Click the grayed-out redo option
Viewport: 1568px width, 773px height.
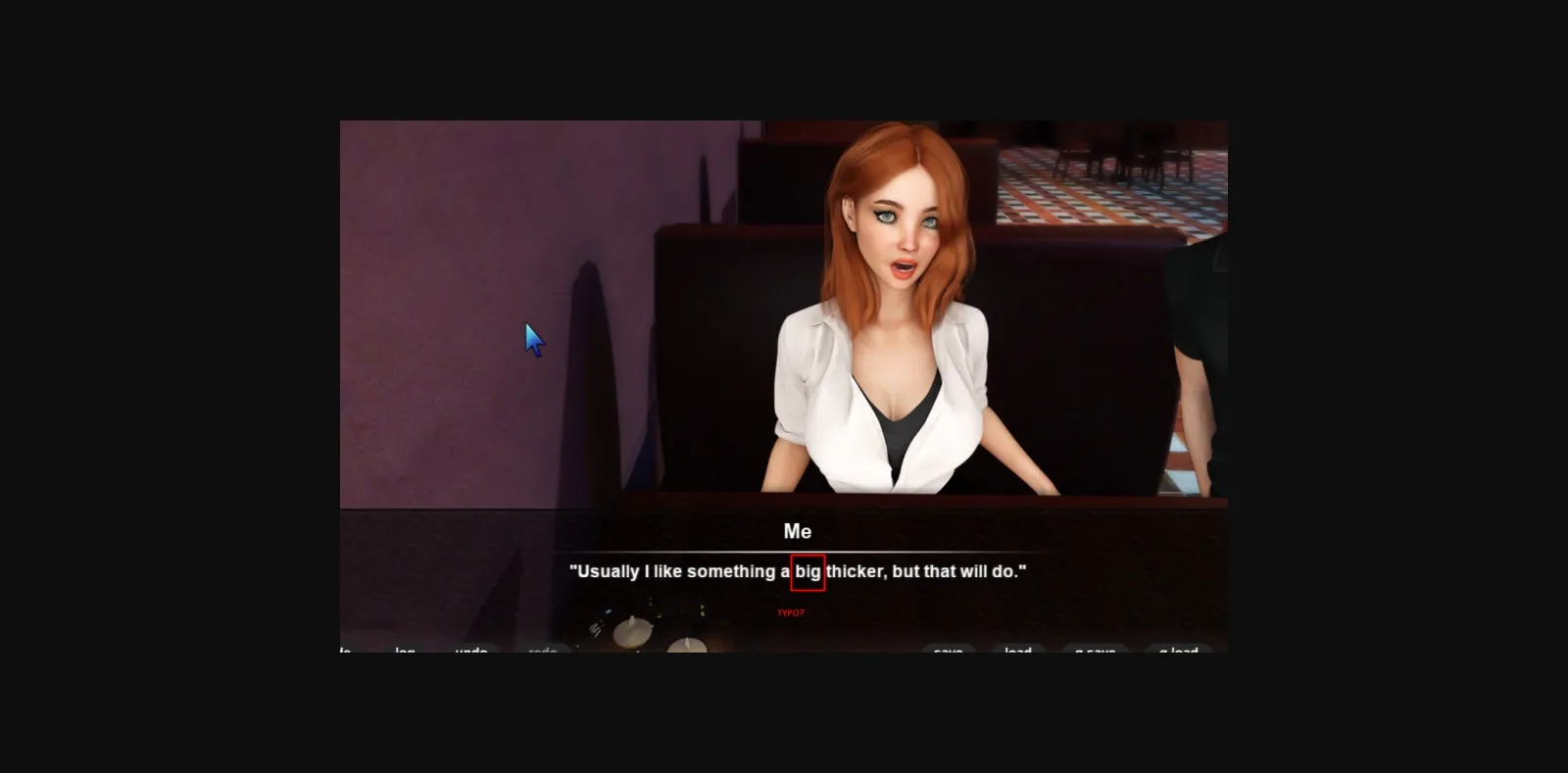544,652
